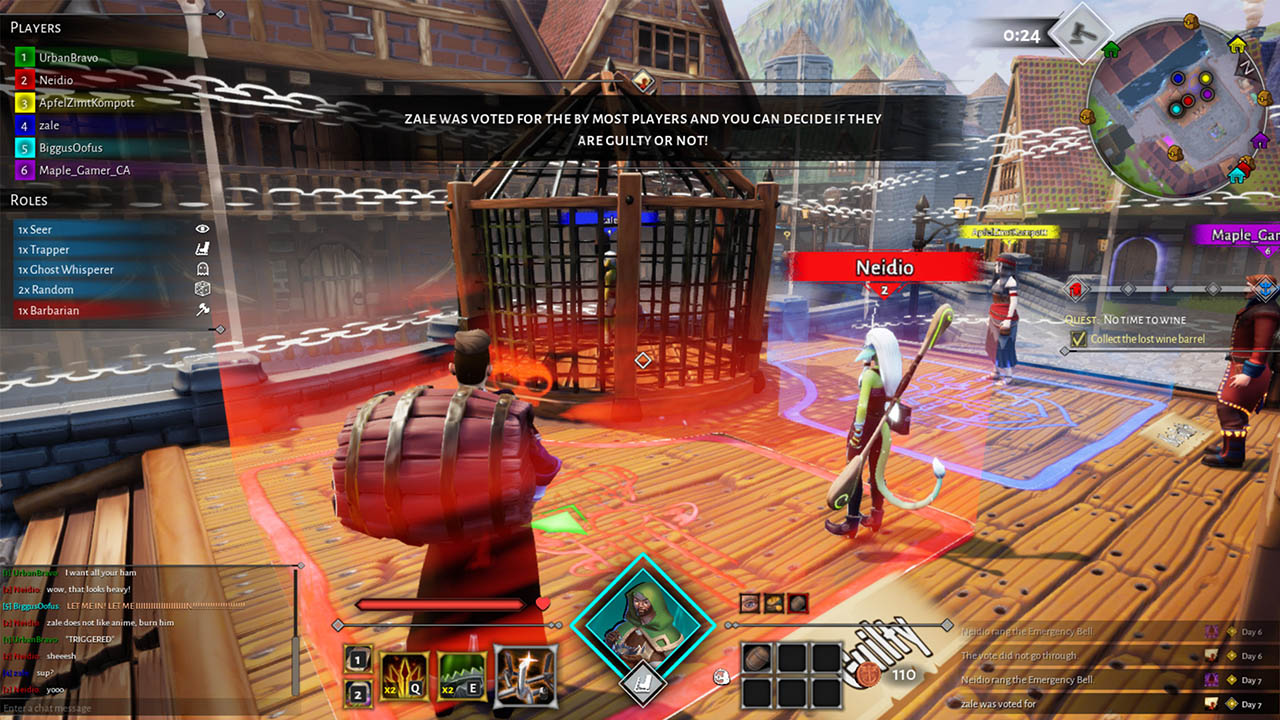
Task: Select ability slot number 1
Action: click(360, 659)
